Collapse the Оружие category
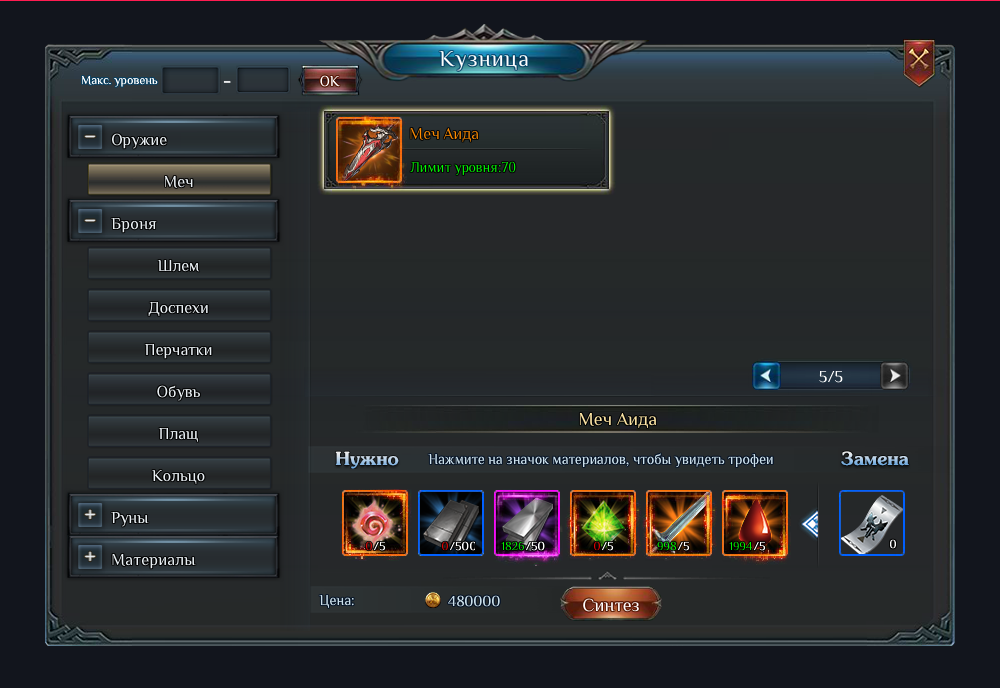The image size is (1000, 688). [x=90, y=138]
